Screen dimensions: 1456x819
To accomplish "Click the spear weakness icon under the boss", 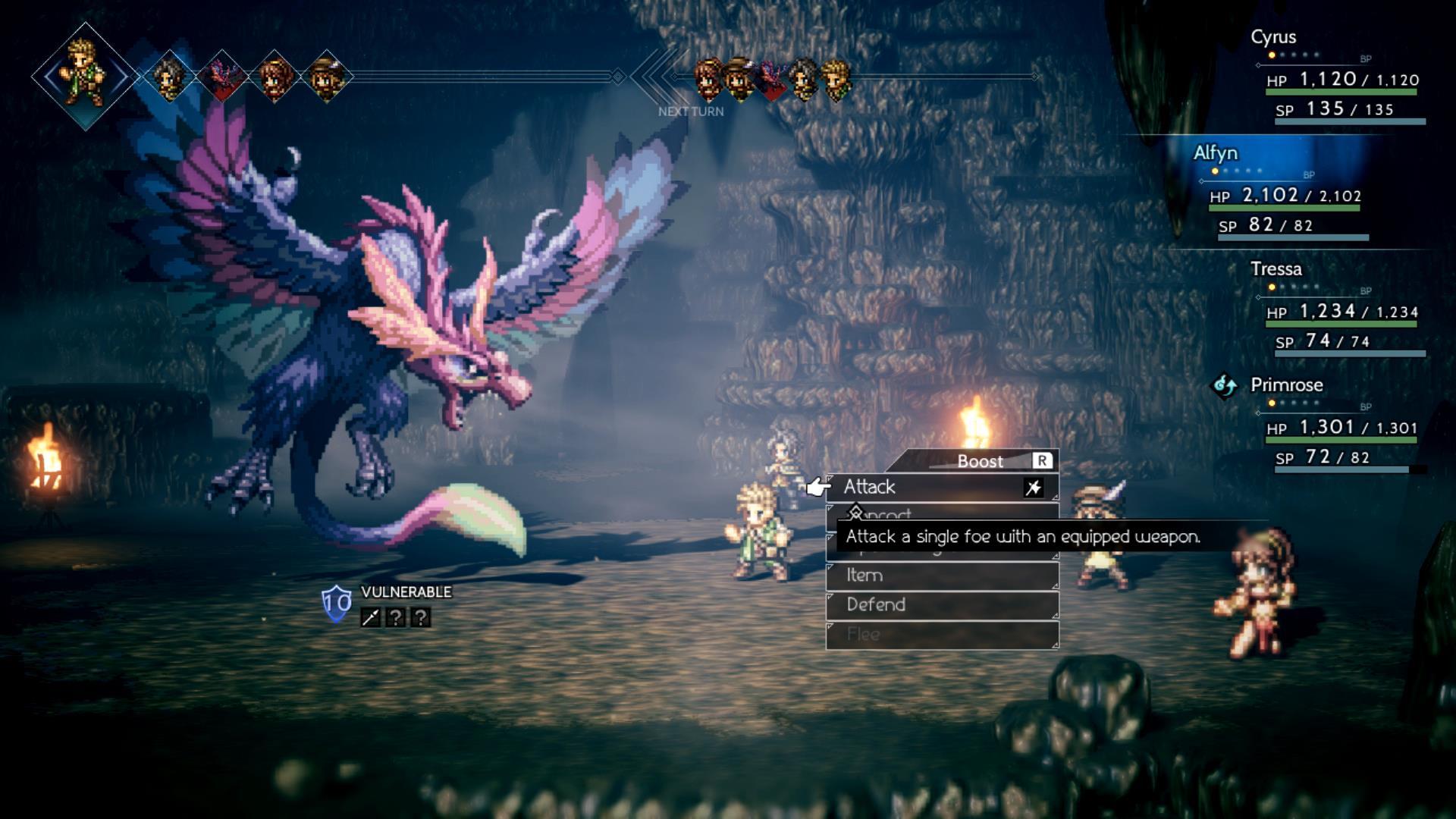I will 370,618.
